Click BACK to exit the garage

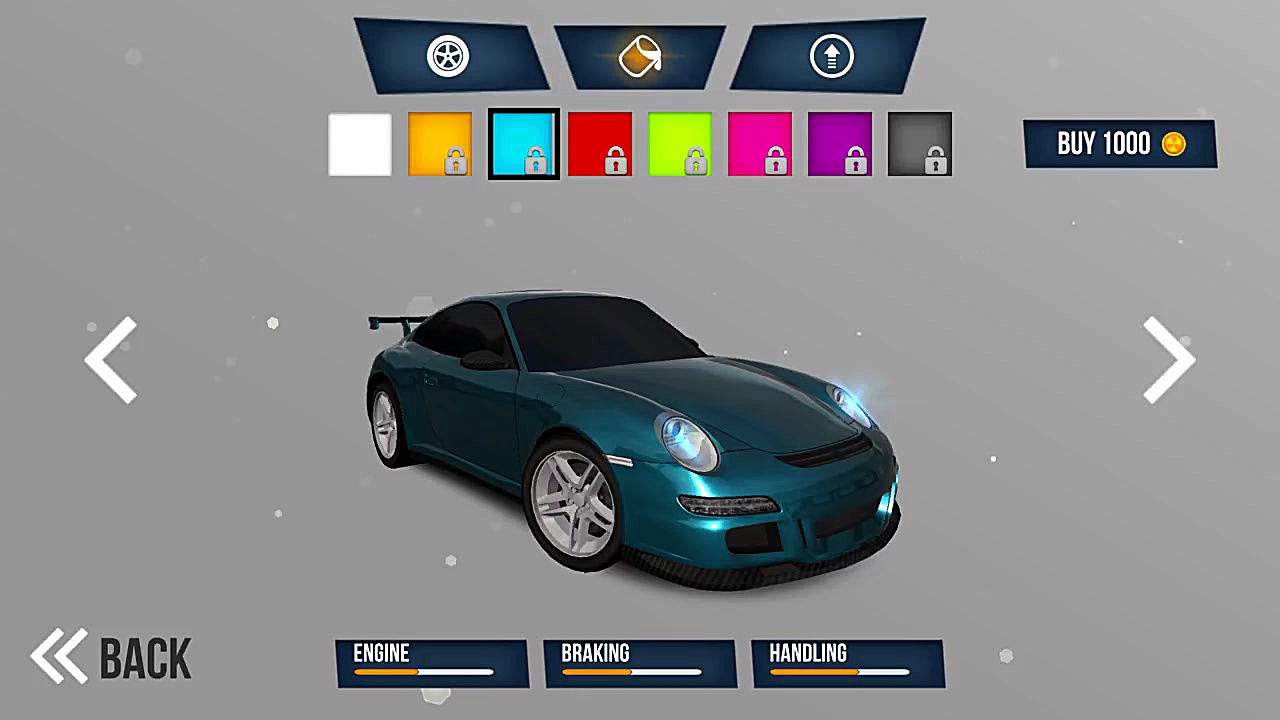click(145, 657)
